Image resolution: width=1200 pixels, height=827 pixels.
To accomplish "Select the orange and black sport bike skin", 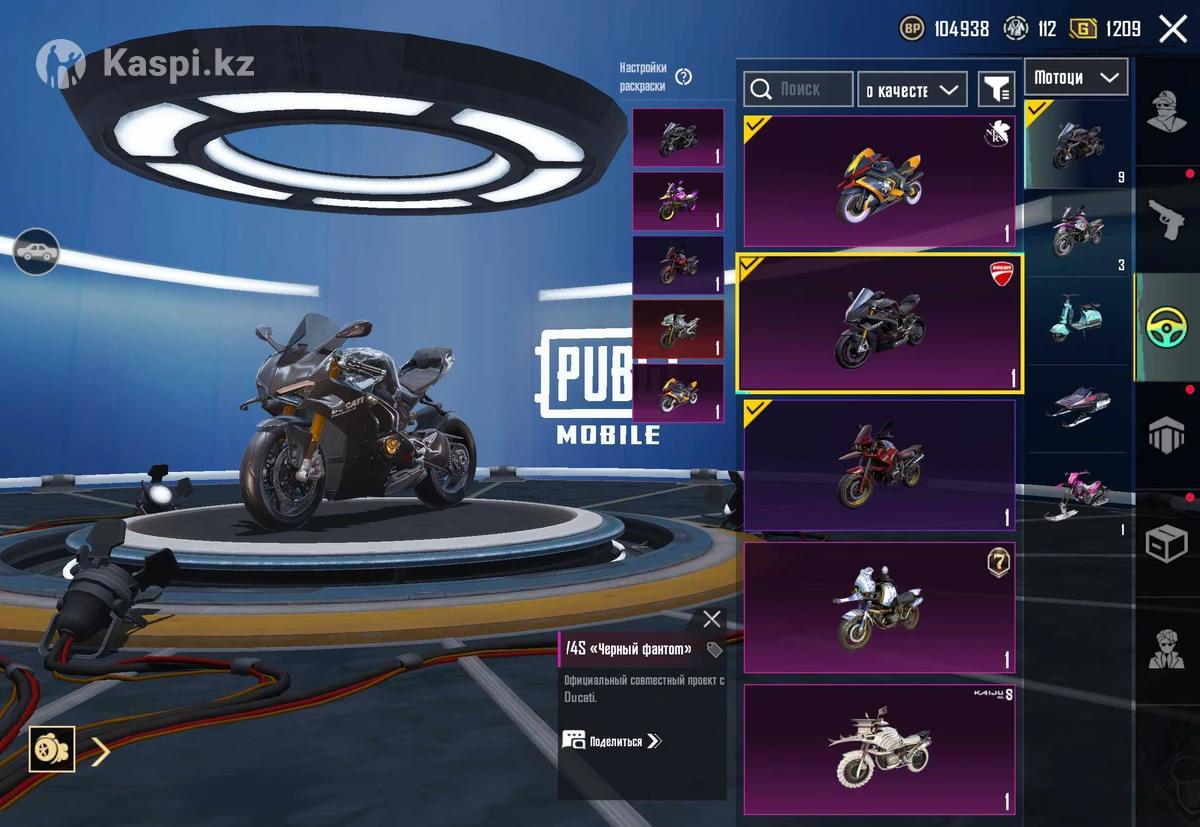I will [x=879, y=181].
